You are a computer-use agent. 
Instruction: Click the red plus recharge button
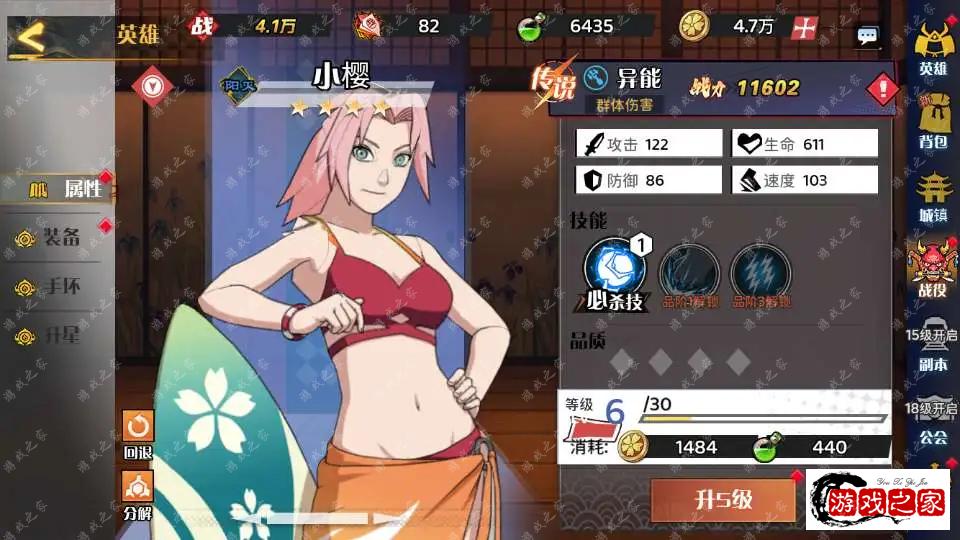coord(804,28)
